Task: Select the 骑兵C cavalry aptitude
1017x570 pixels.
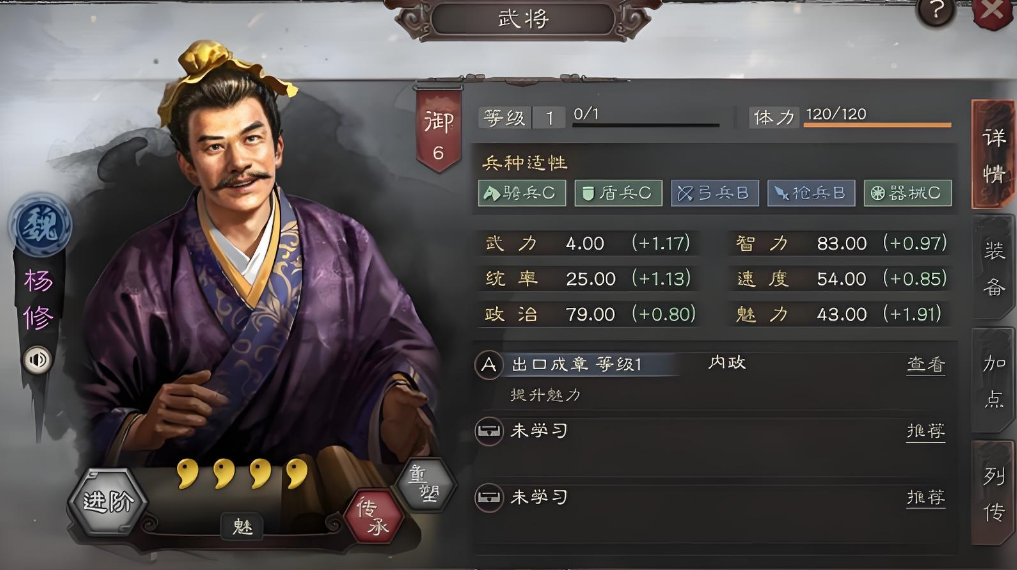Action: click(x=520, y=193)
